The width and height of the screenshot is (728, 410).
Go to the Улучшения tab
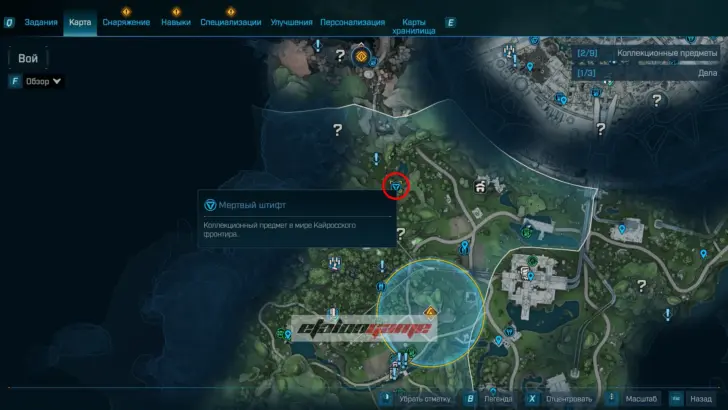tap(291, 21)
